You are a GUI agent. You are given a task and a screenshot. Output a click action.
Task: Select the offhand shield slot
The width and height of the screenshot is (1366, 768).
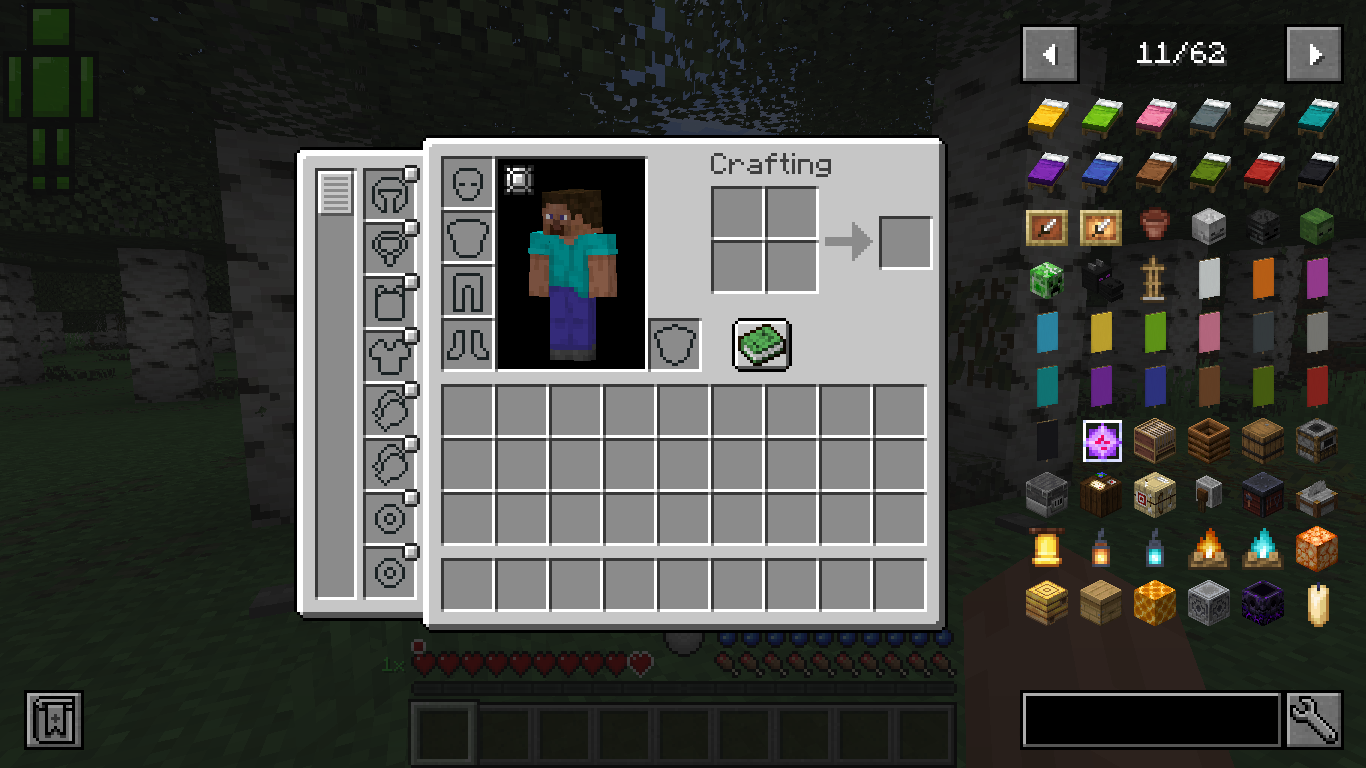[x=674, y=343]
